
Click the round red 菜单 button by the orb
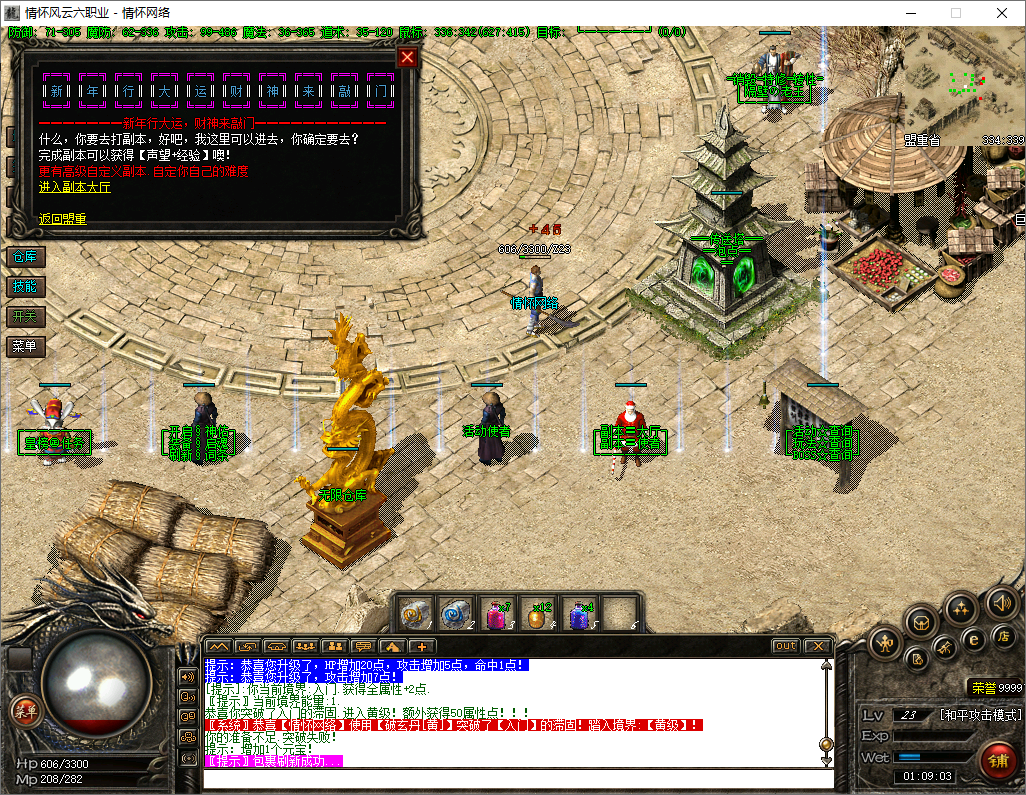click(x=24, y=711)
